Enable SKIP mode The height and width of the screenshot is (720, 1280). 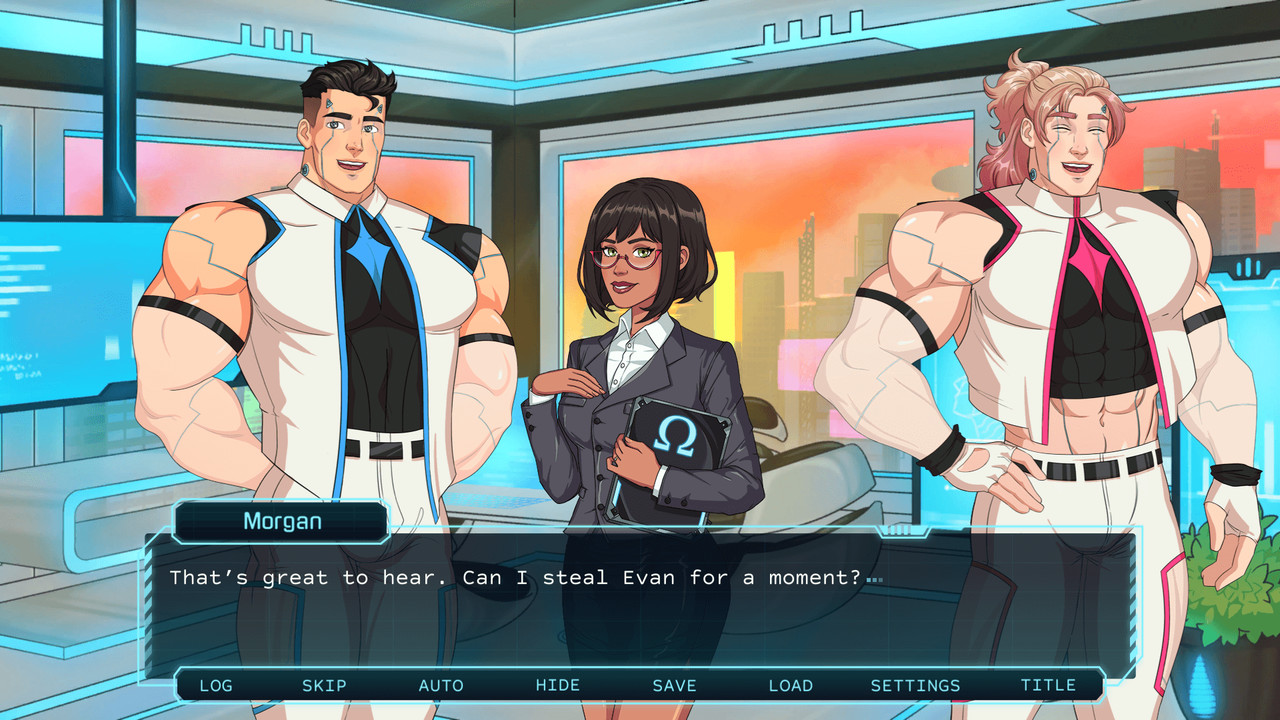[x=323, y=685]
